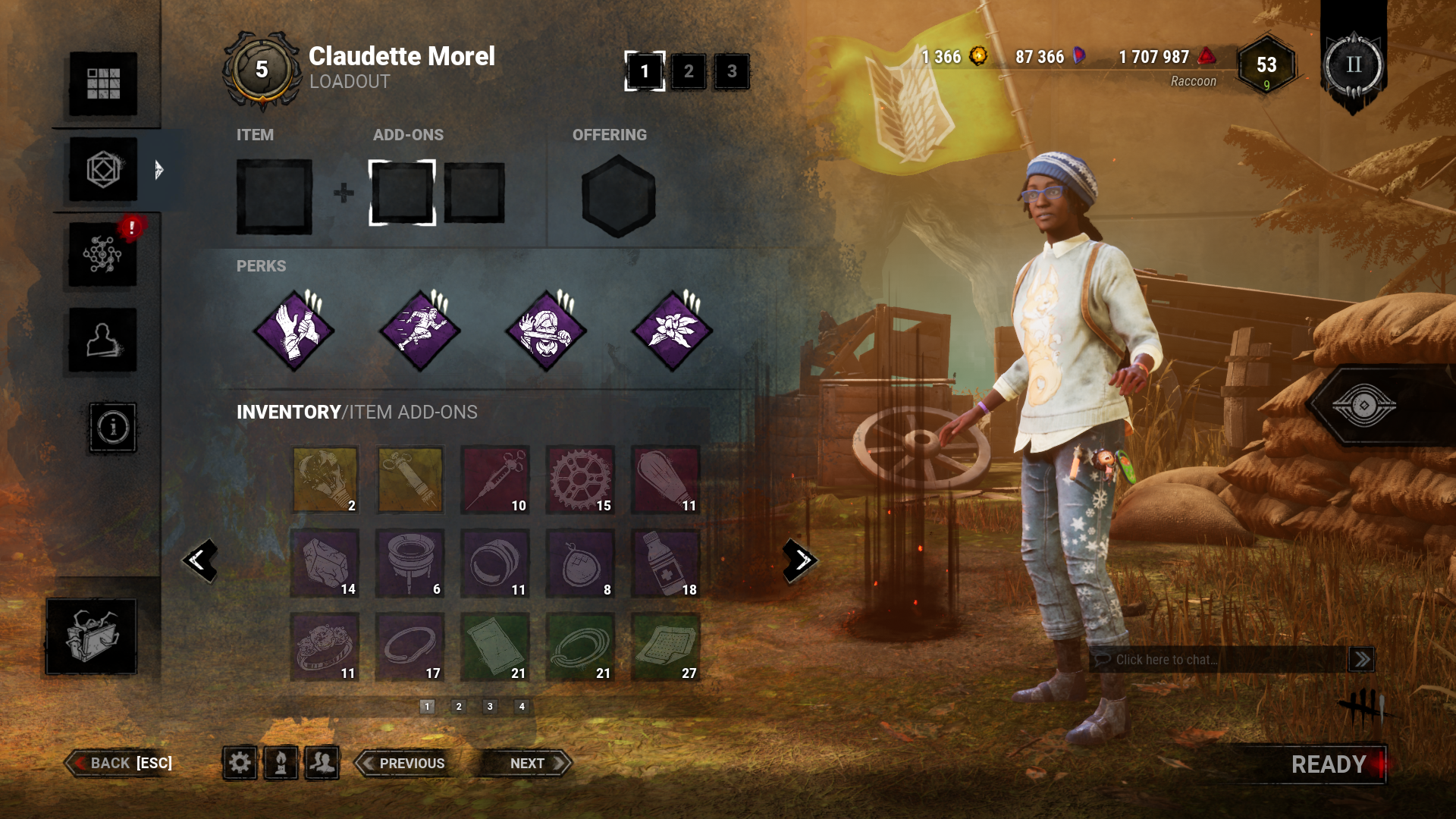Select the empty item slot
The height and width of the screenshot is (819, 1456).
click(274, 196)
